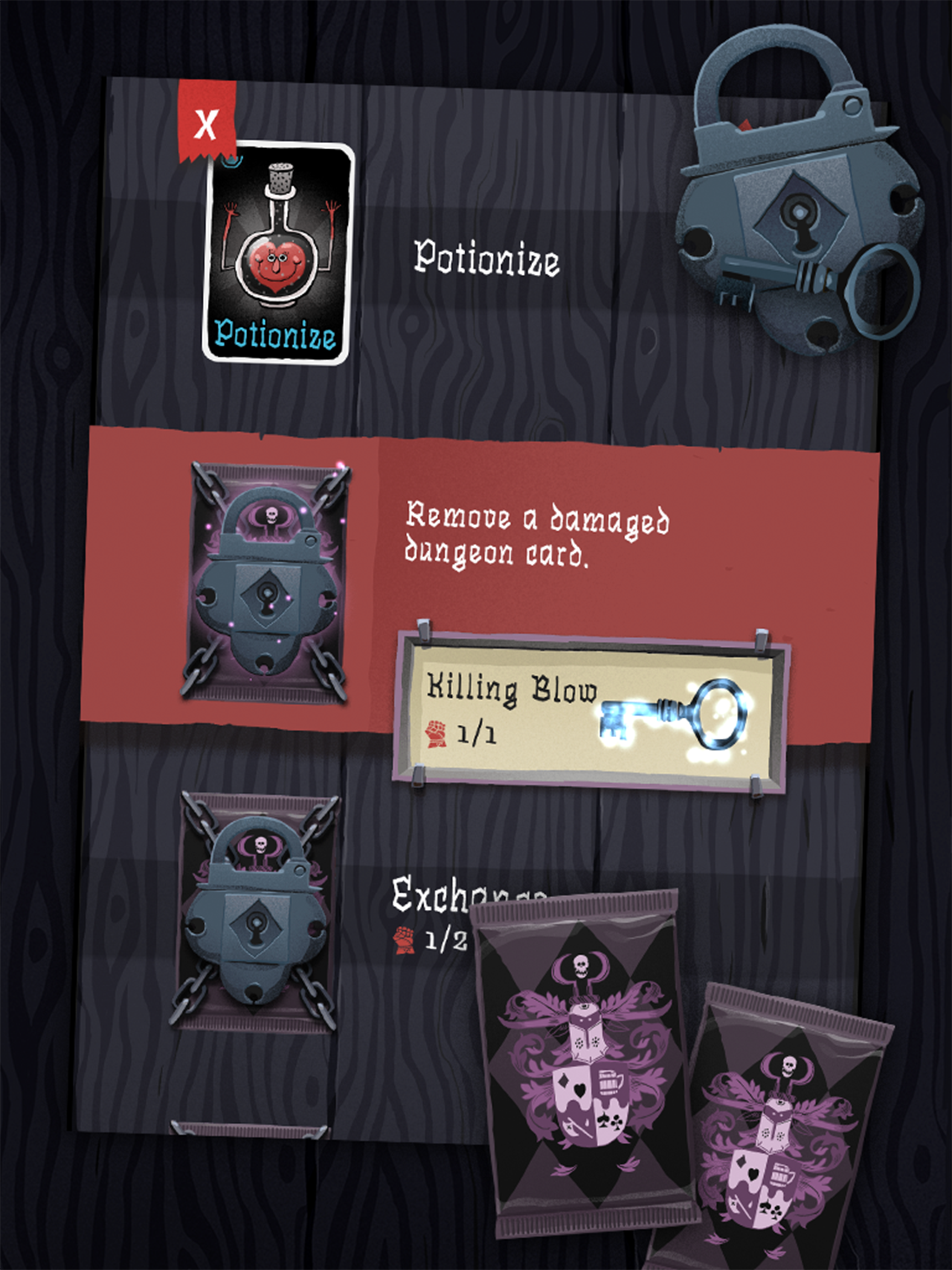Select the Potionize title text
The image size is (952, 1270).
[486, 258]
